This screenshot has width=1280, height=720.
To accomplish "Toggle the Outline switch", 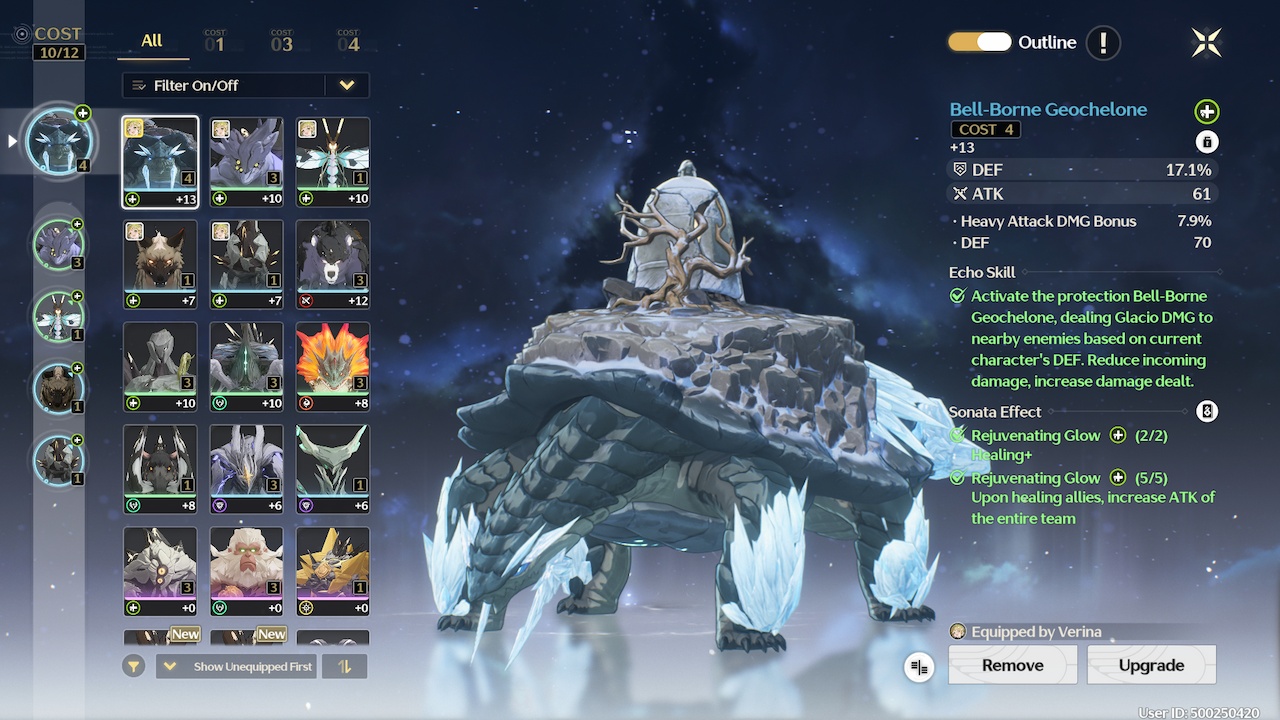I will tap(980, 42).
